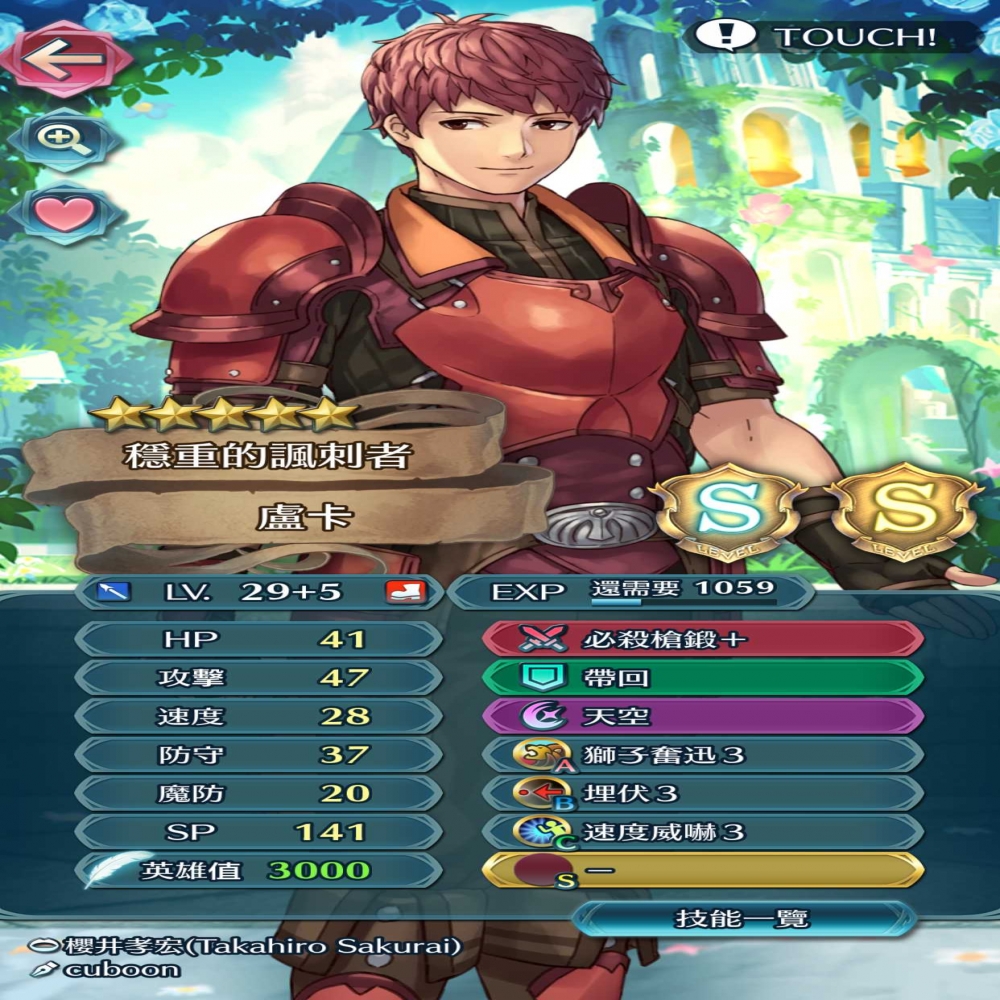
Task: Select the 帶回 assist skill
Action: 702,678
